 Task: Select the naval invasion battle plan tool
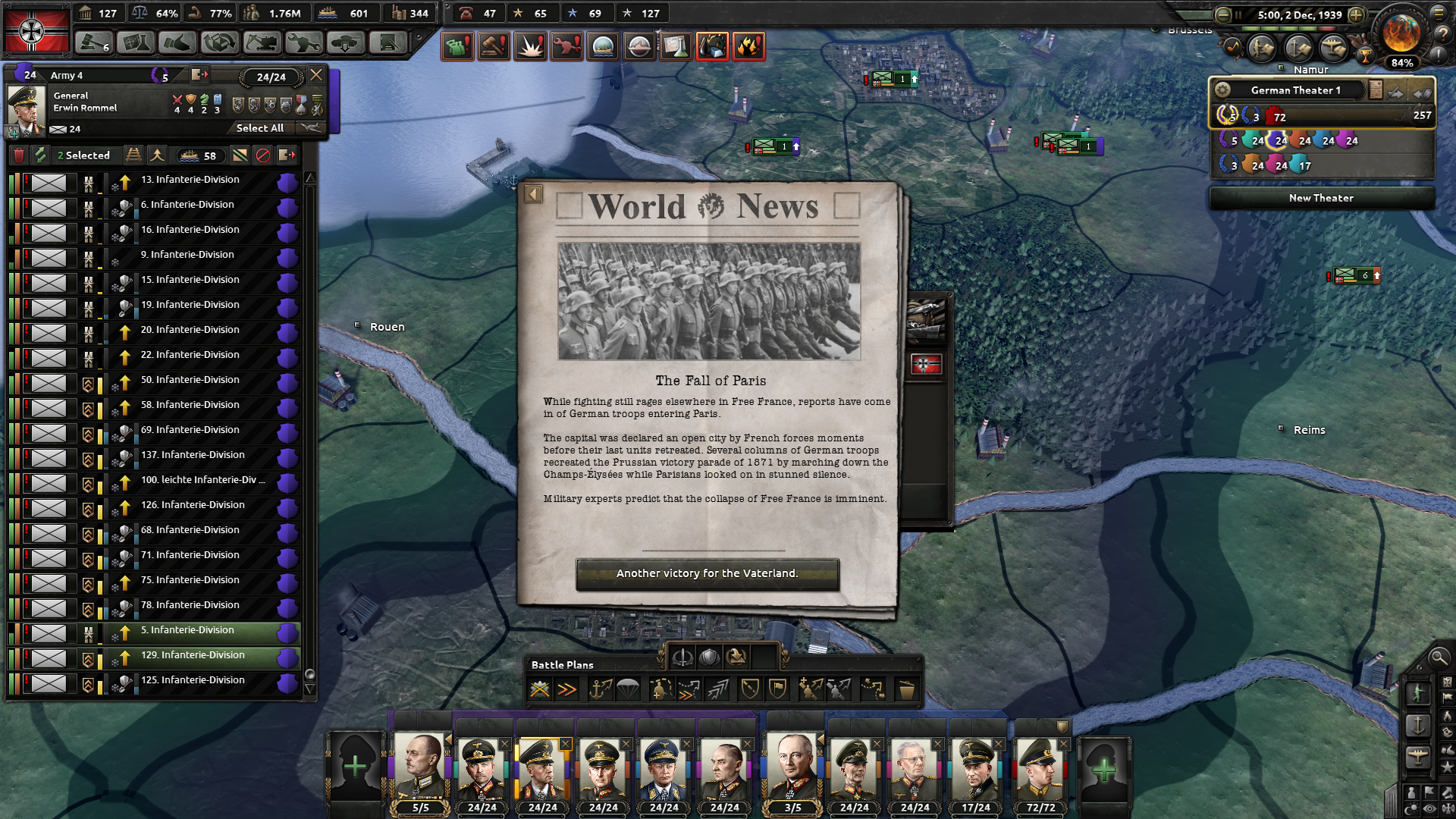point(599,689)
